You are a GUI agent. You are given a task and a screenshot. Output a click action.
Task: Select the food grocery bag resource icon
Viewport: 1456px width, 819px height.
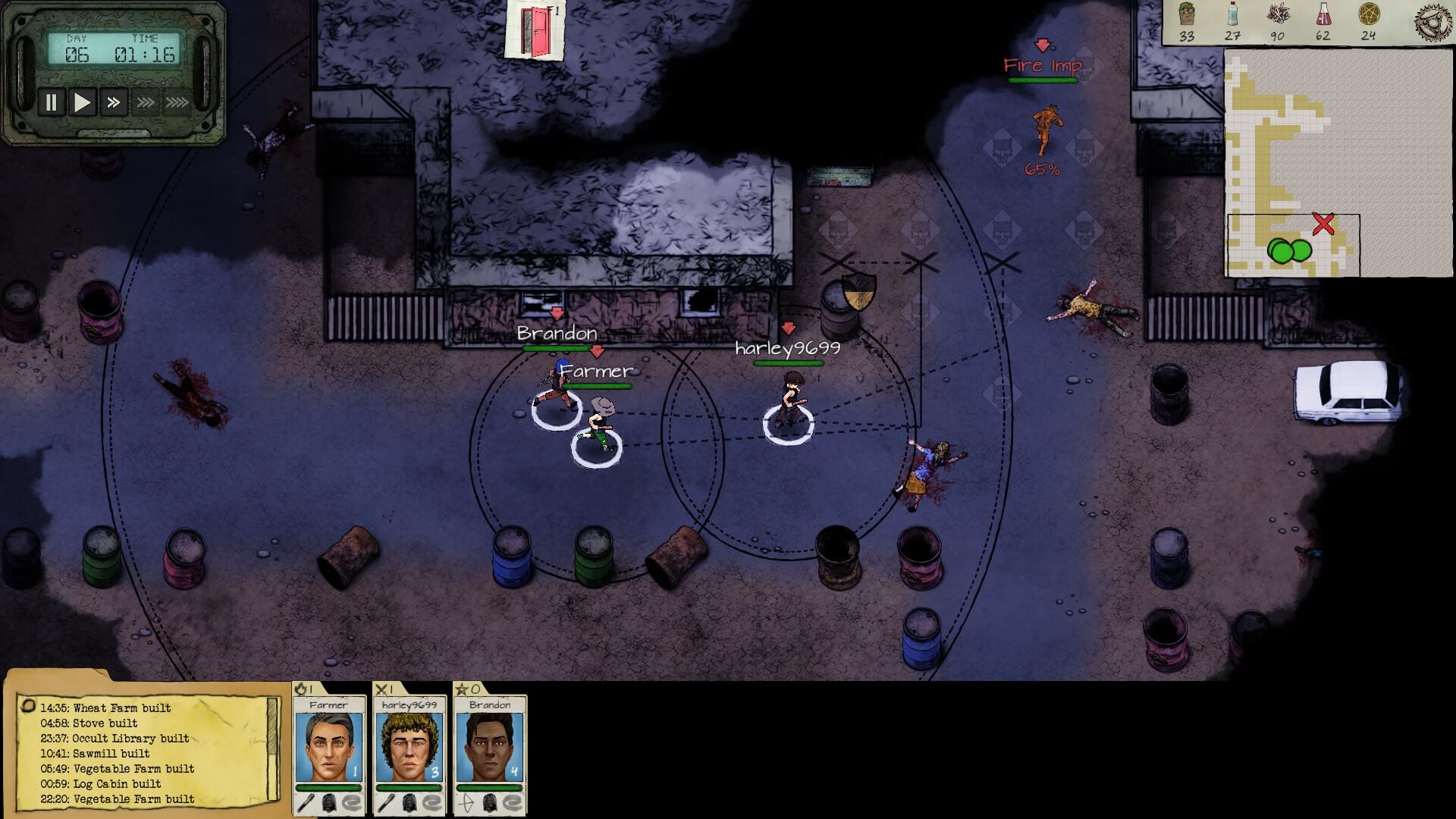coord(1186,14)
